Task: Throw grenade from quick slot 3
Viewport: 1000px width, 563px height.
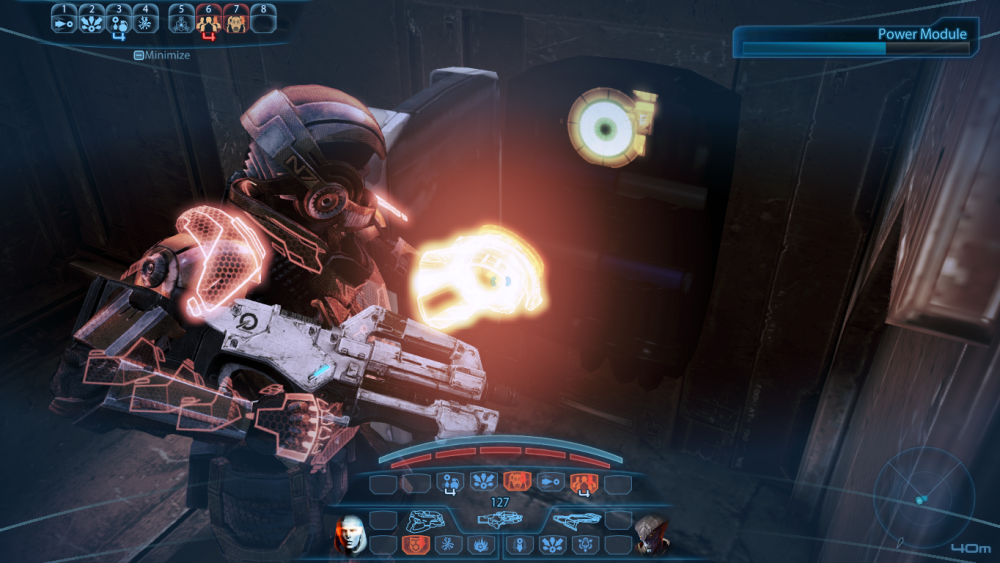Action: [118, 23]
